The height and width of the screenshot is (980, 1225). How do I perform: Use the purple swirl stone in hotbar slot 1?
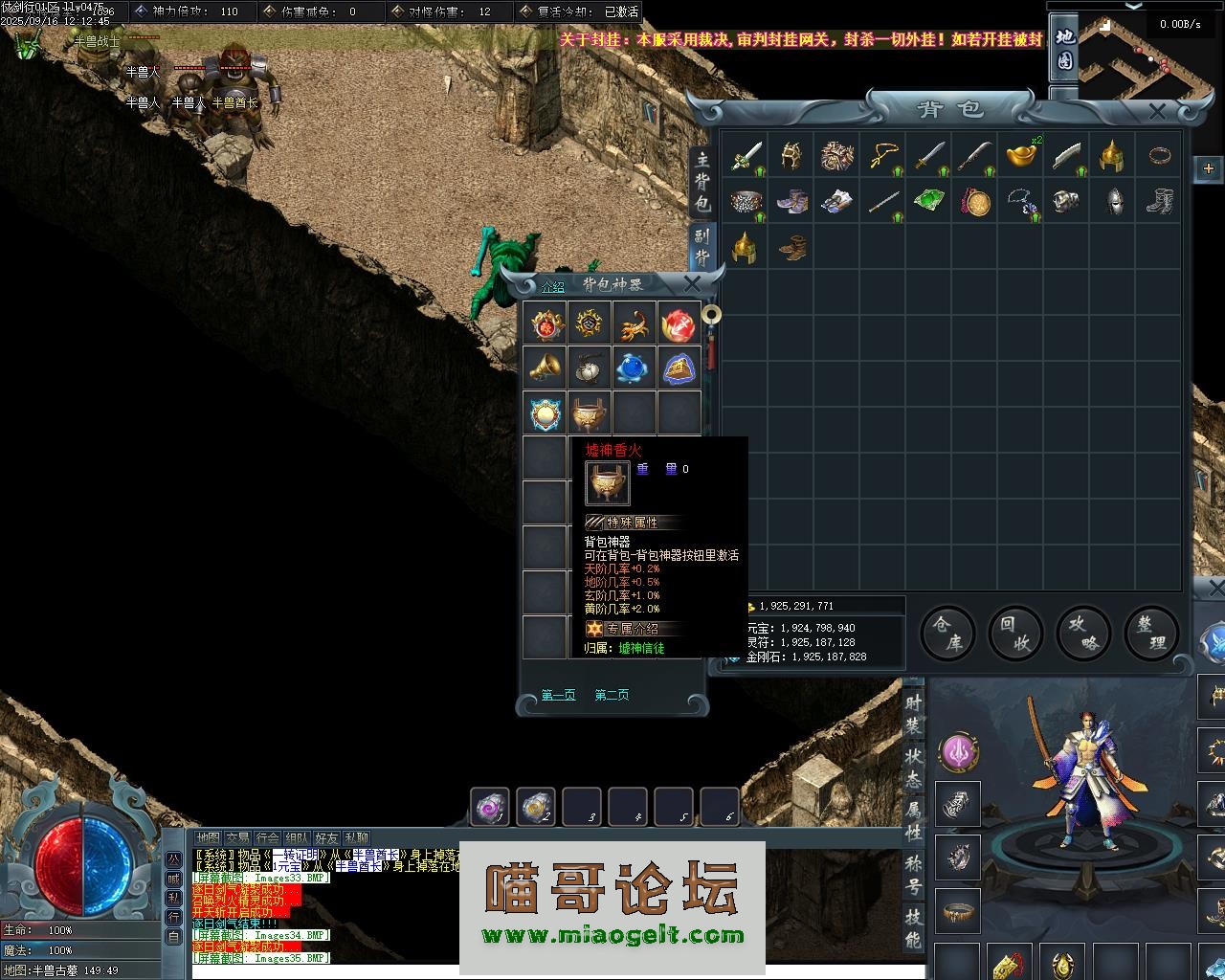[491, 807]
